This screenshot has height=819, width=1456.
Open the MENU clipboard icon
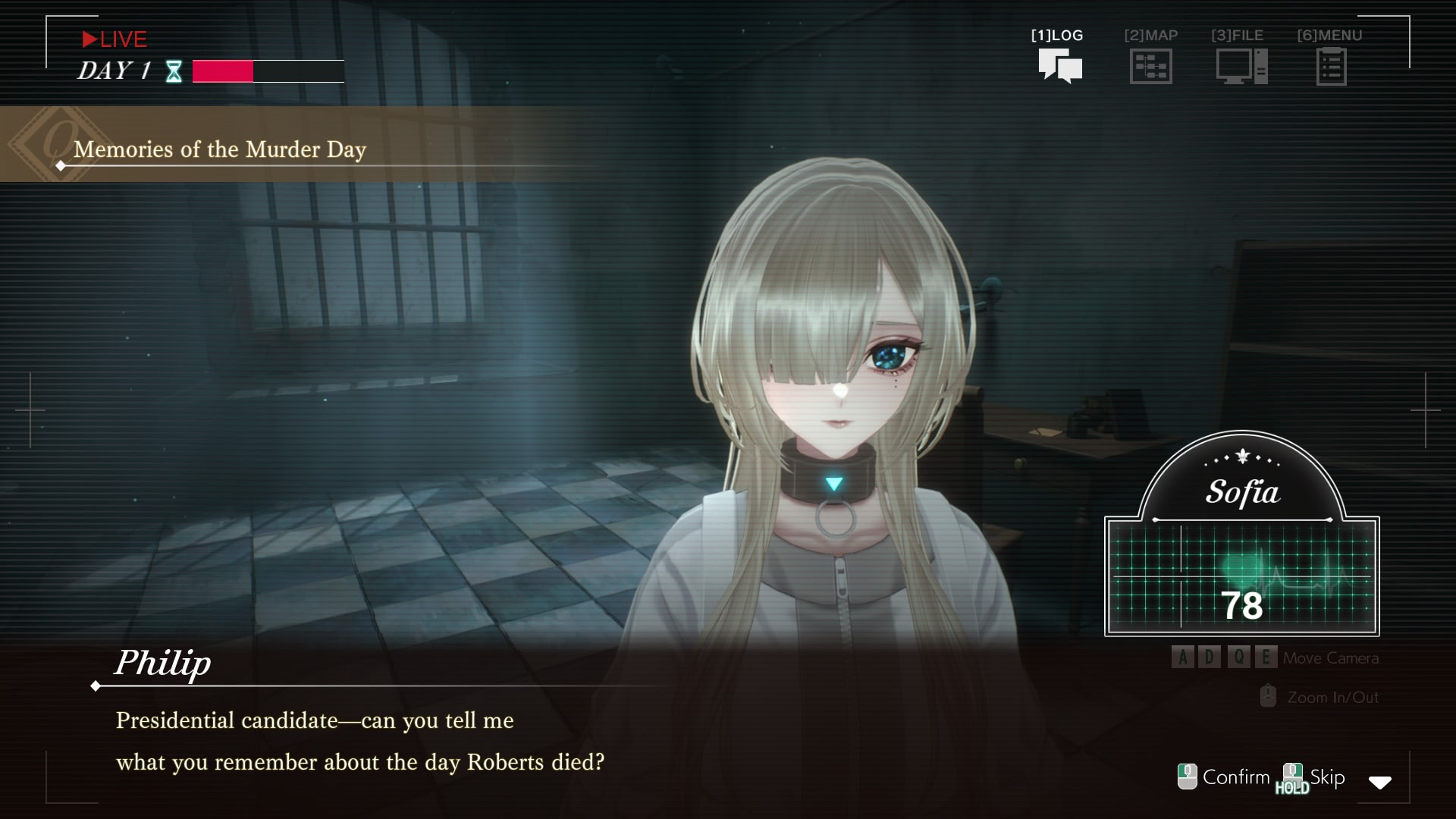(1331, 67)
